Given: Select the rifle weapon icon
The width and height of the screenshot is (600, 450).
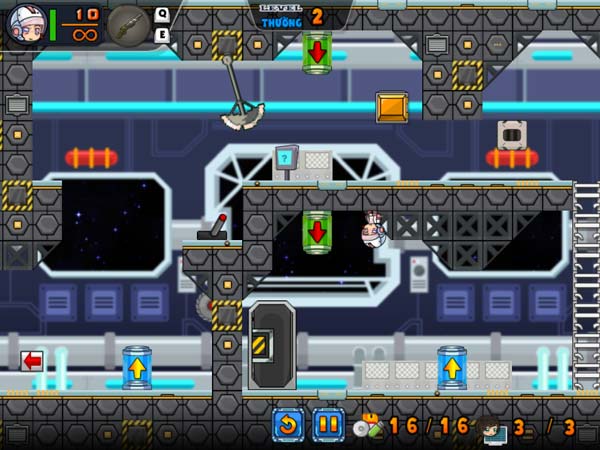Looking at the screenshot, I should click(127, 24).
